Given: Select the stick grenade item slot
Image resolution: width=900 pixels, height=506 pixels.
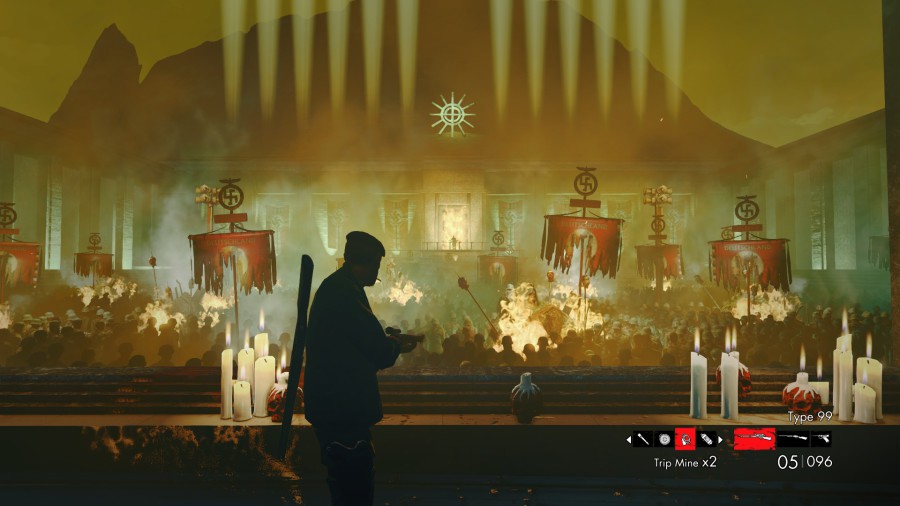Looking at the screenshot, I should point(643,438).
